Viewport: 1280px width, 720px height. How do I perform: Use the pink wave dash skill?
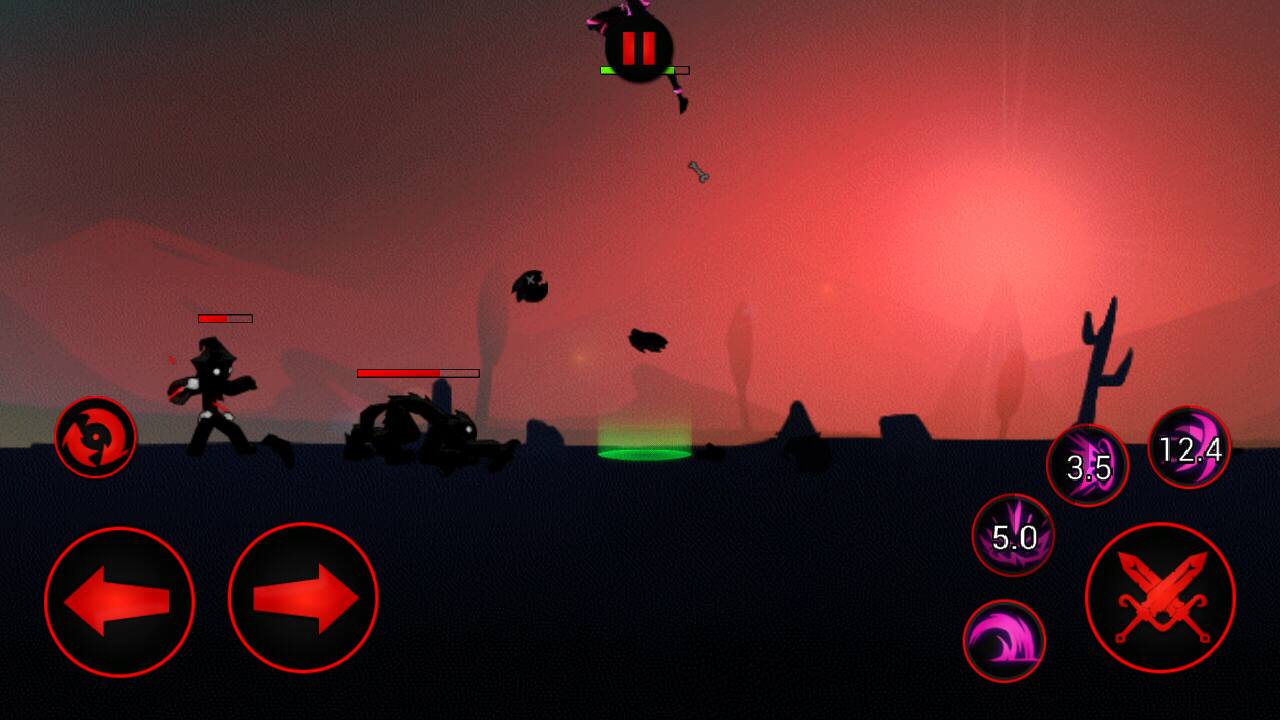tap(1004, 641)
